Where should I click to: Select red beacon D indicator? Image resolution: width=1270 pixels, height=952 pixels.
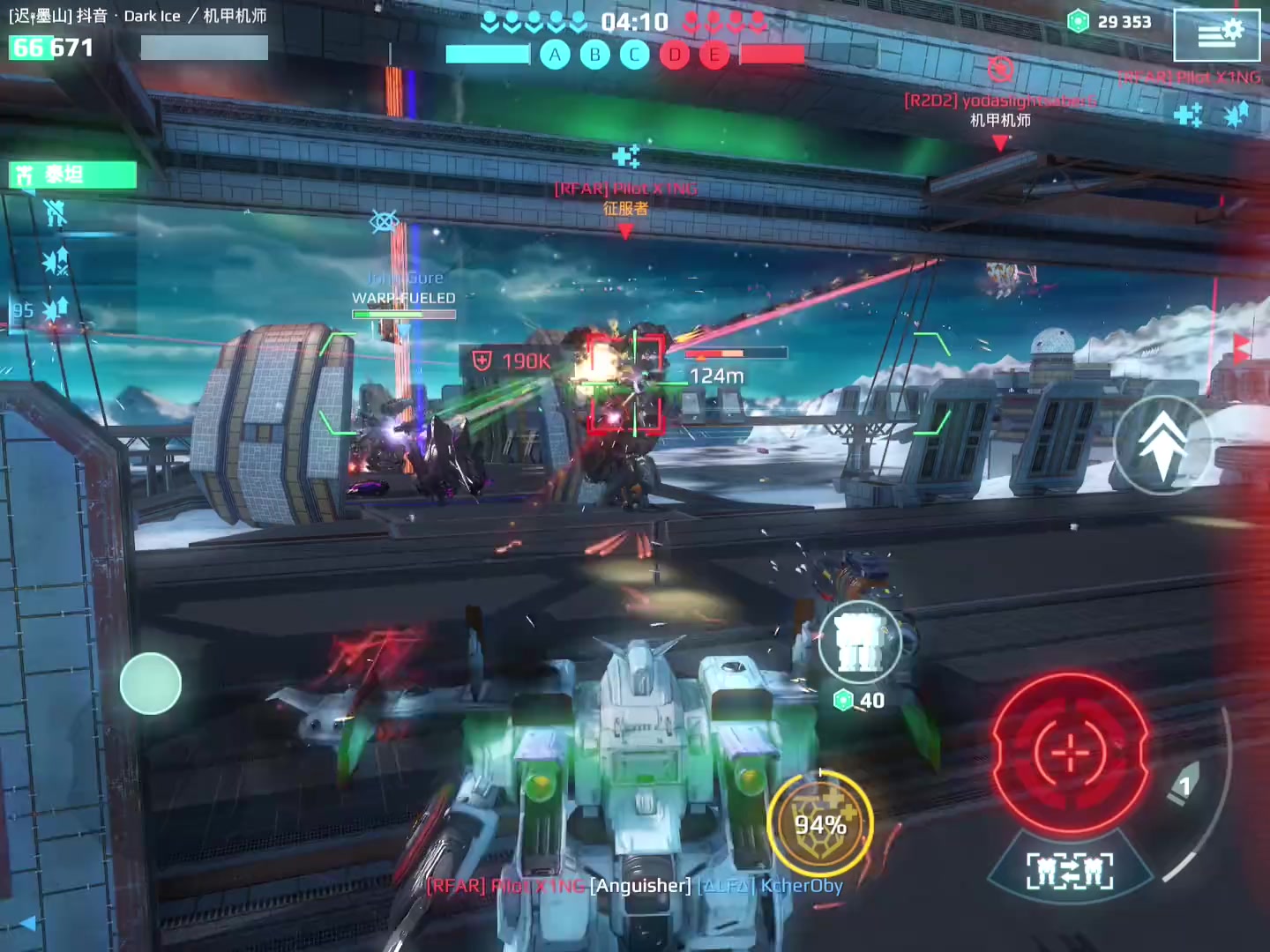(x=675, y=56)
